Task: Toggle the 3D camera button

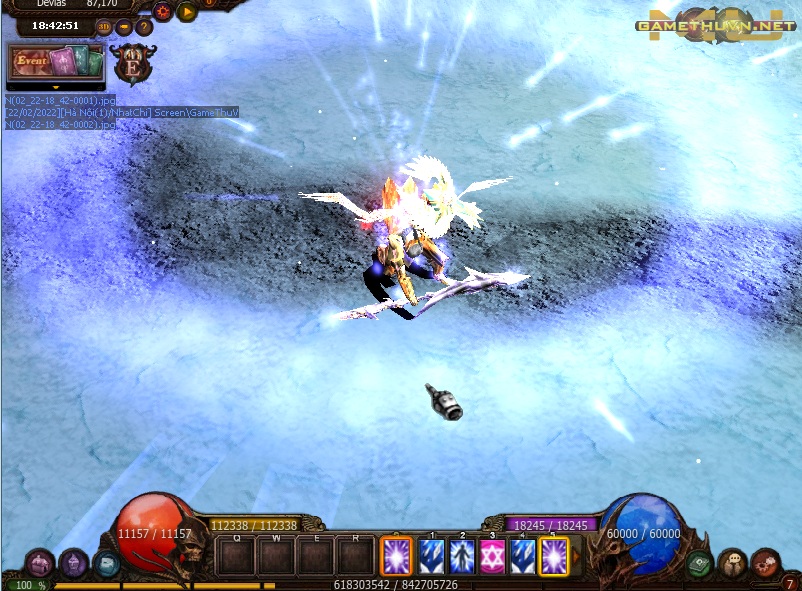Action: [x=104, y=26]
